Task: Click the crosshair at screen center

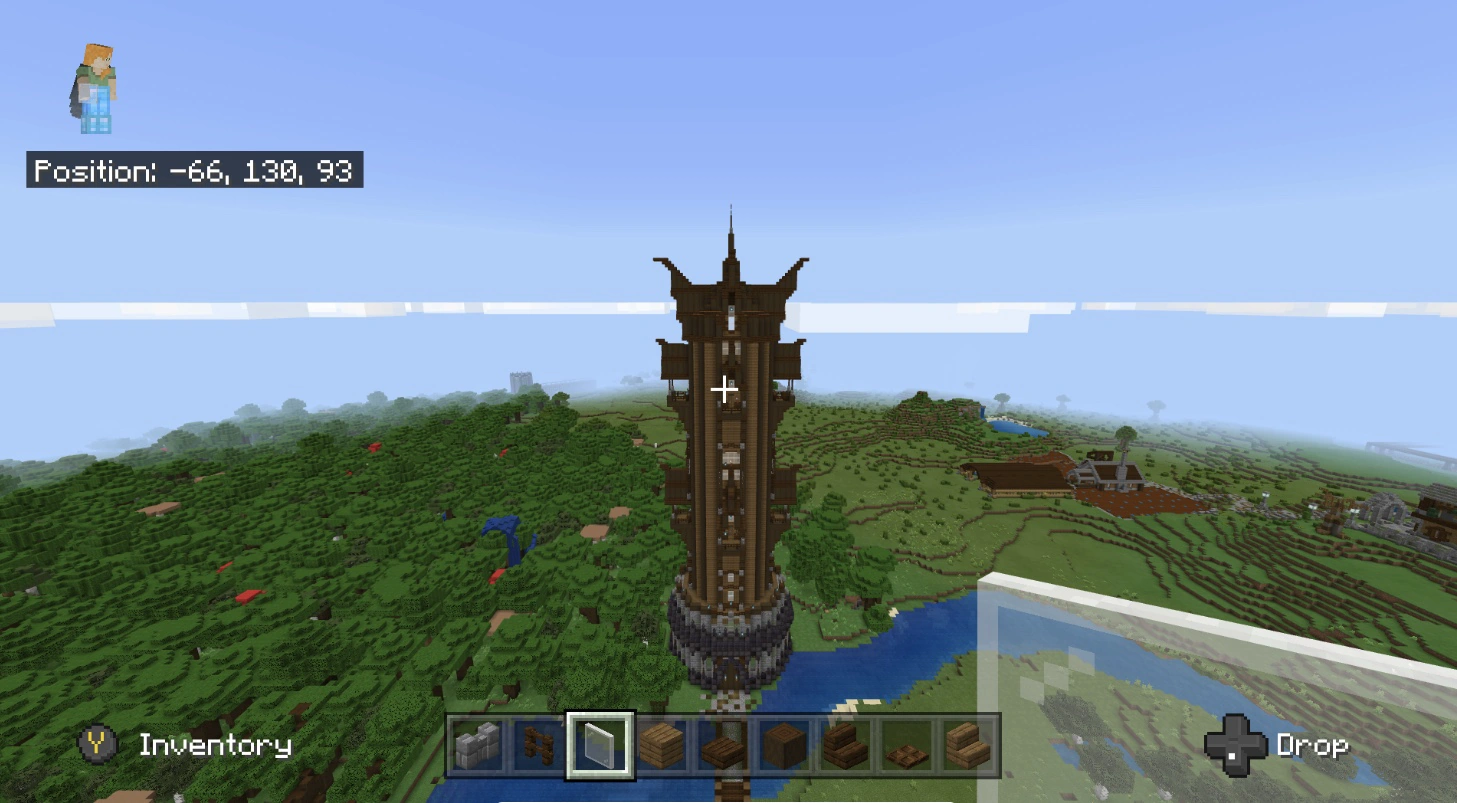Action: click(x=724, y=390)
